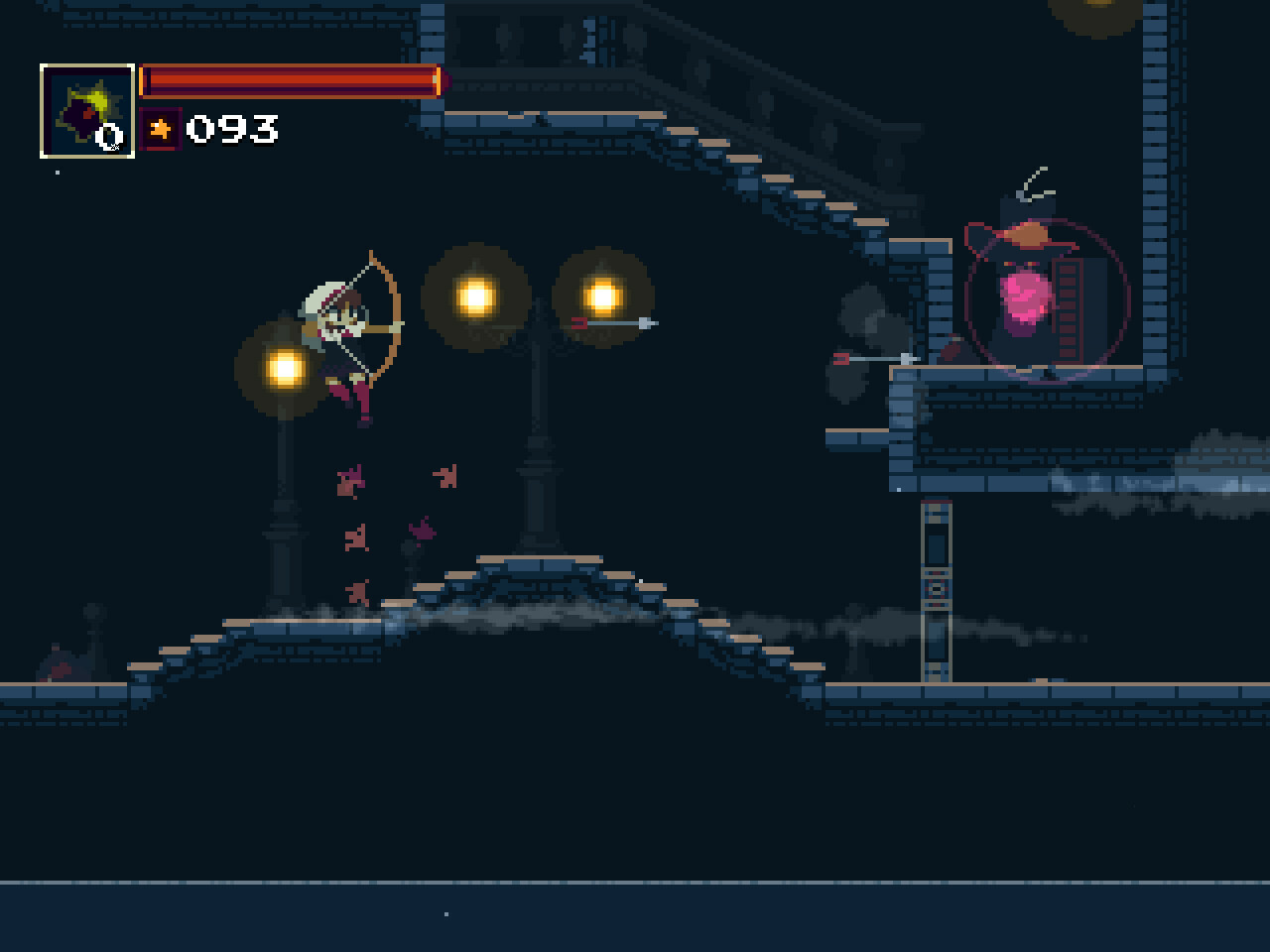The height and width of the screenshot is (952, 1270).
Task: Click the archer character firing her bow
Action: click(x=342, y=337)
